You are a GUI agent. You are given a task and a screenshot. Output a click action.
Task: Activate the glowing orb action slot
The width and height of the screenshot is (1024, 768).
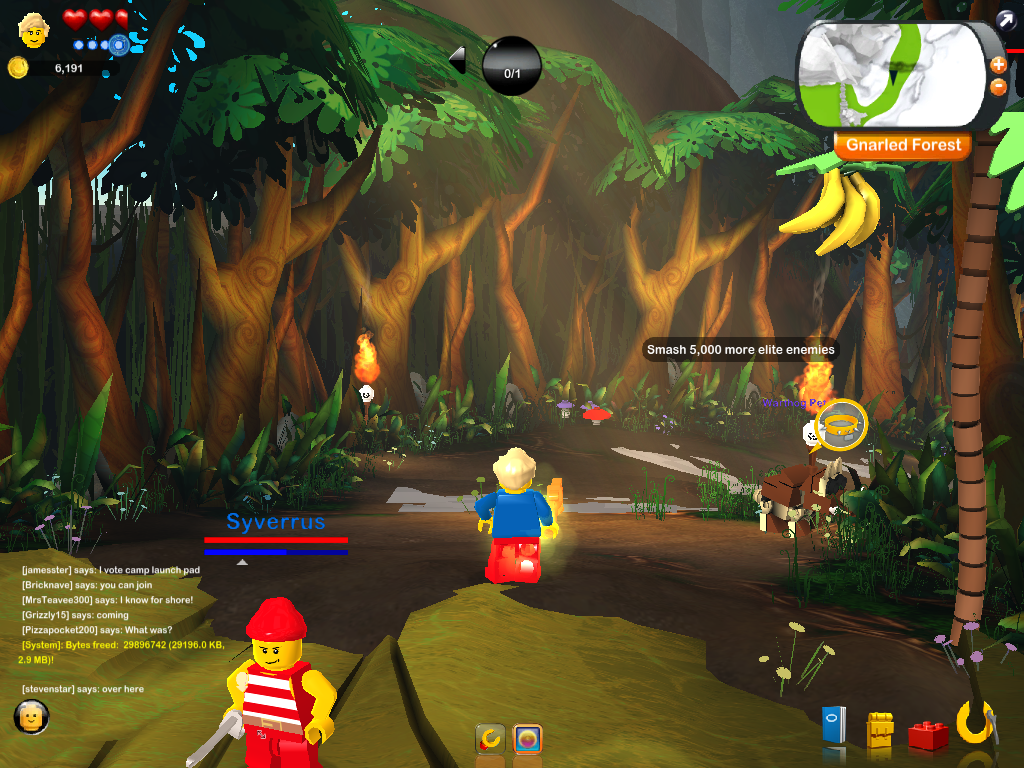pos(527,739)
